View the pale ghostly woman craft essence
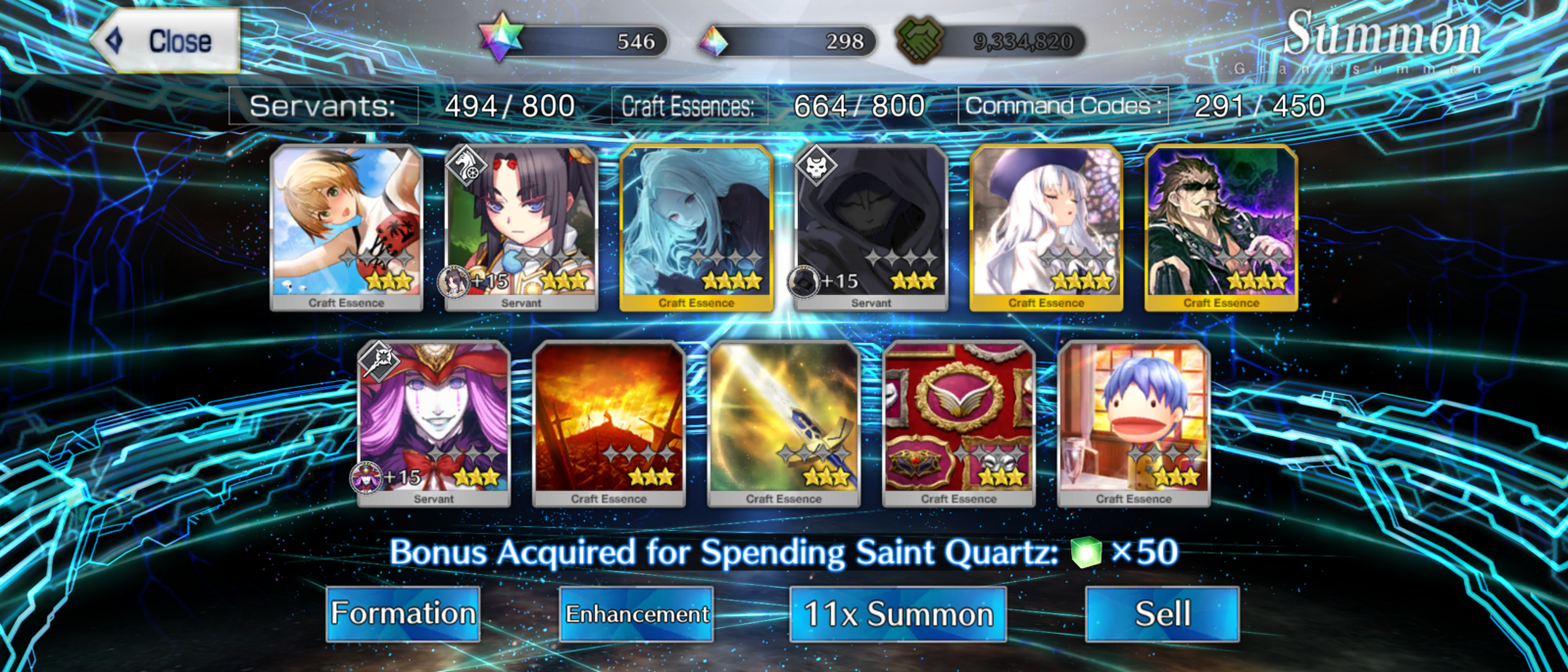The width and height of the screenshot is (1568, 672). (x=697, y=226)
